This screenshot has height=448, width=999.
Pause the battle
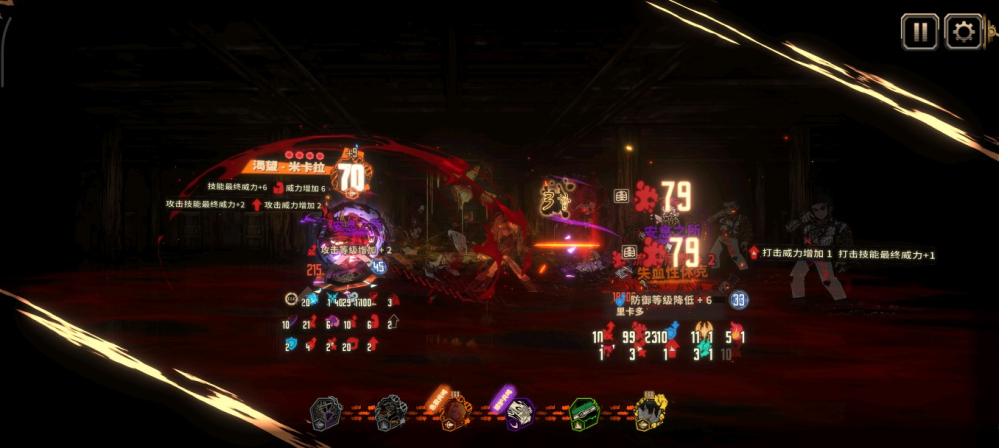[x=919, y=31]
